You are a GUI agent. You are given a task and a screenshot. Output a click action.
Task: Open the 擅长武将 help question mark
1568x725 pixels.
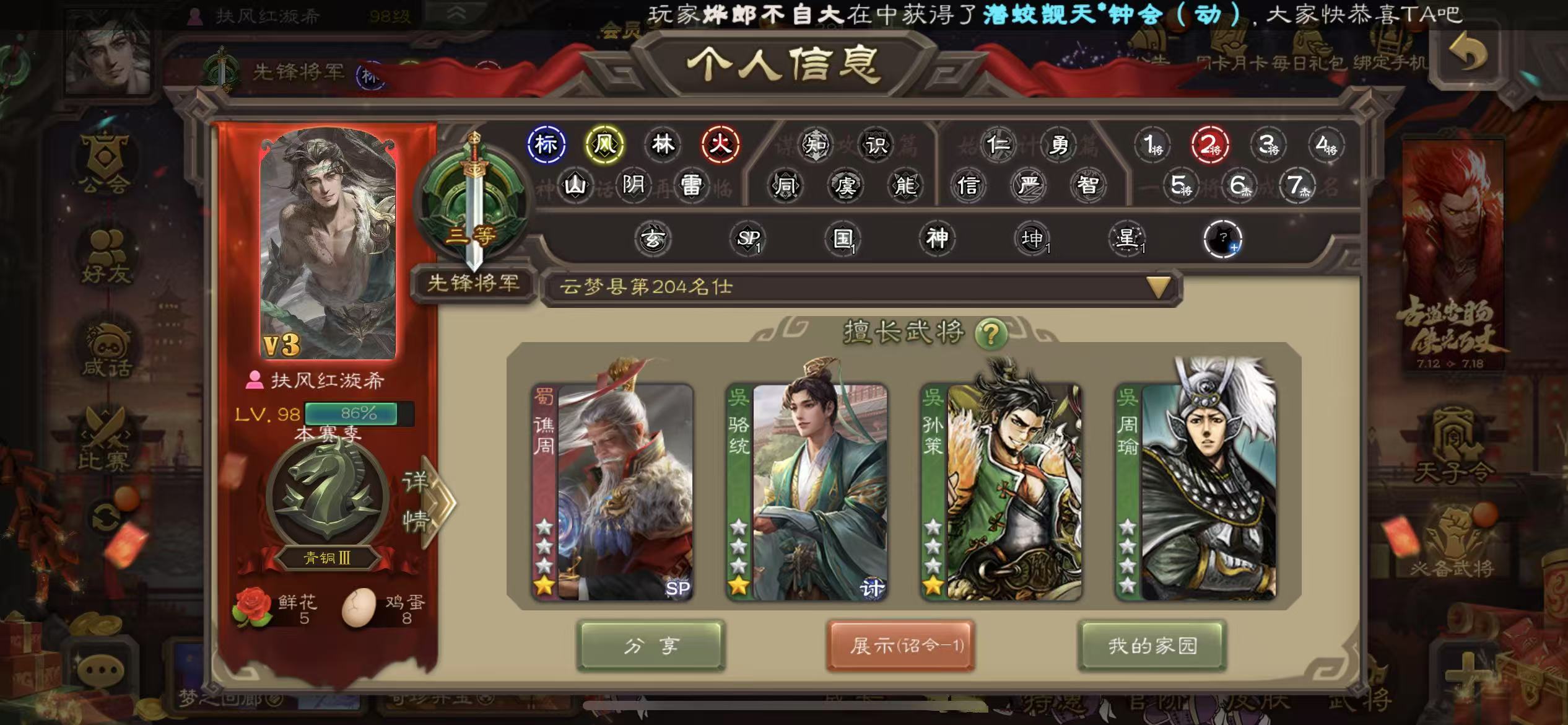990,334
